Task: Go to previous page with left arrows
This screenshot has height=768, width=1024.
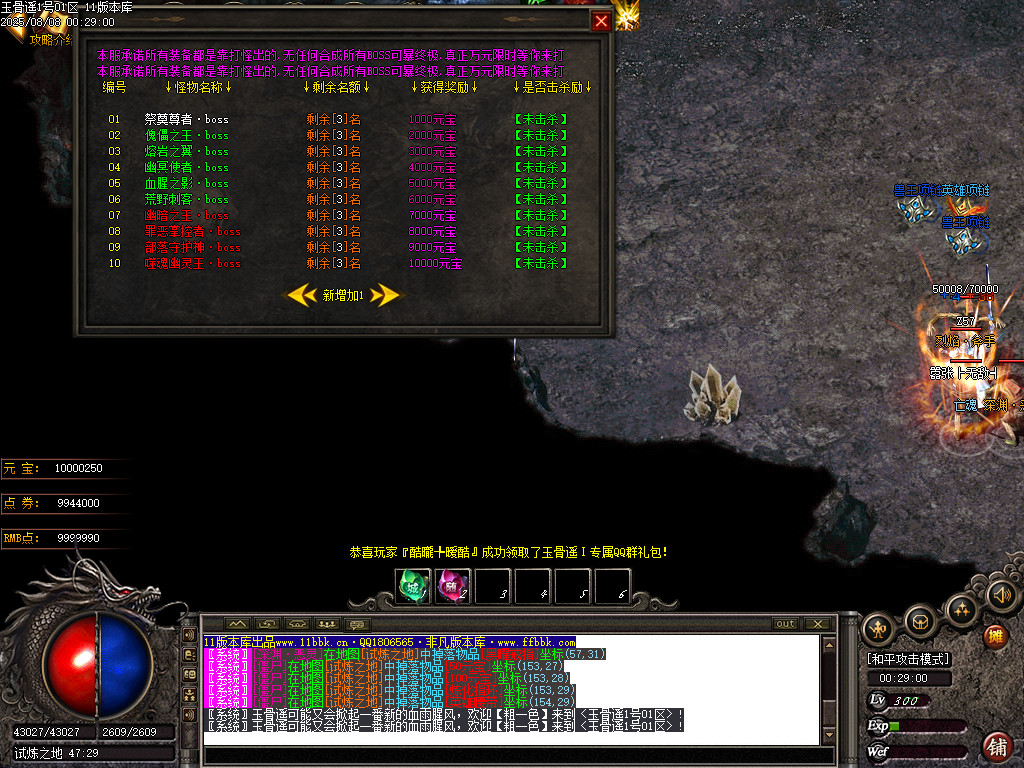Action: pyautogui.click(x=302, y=295)
